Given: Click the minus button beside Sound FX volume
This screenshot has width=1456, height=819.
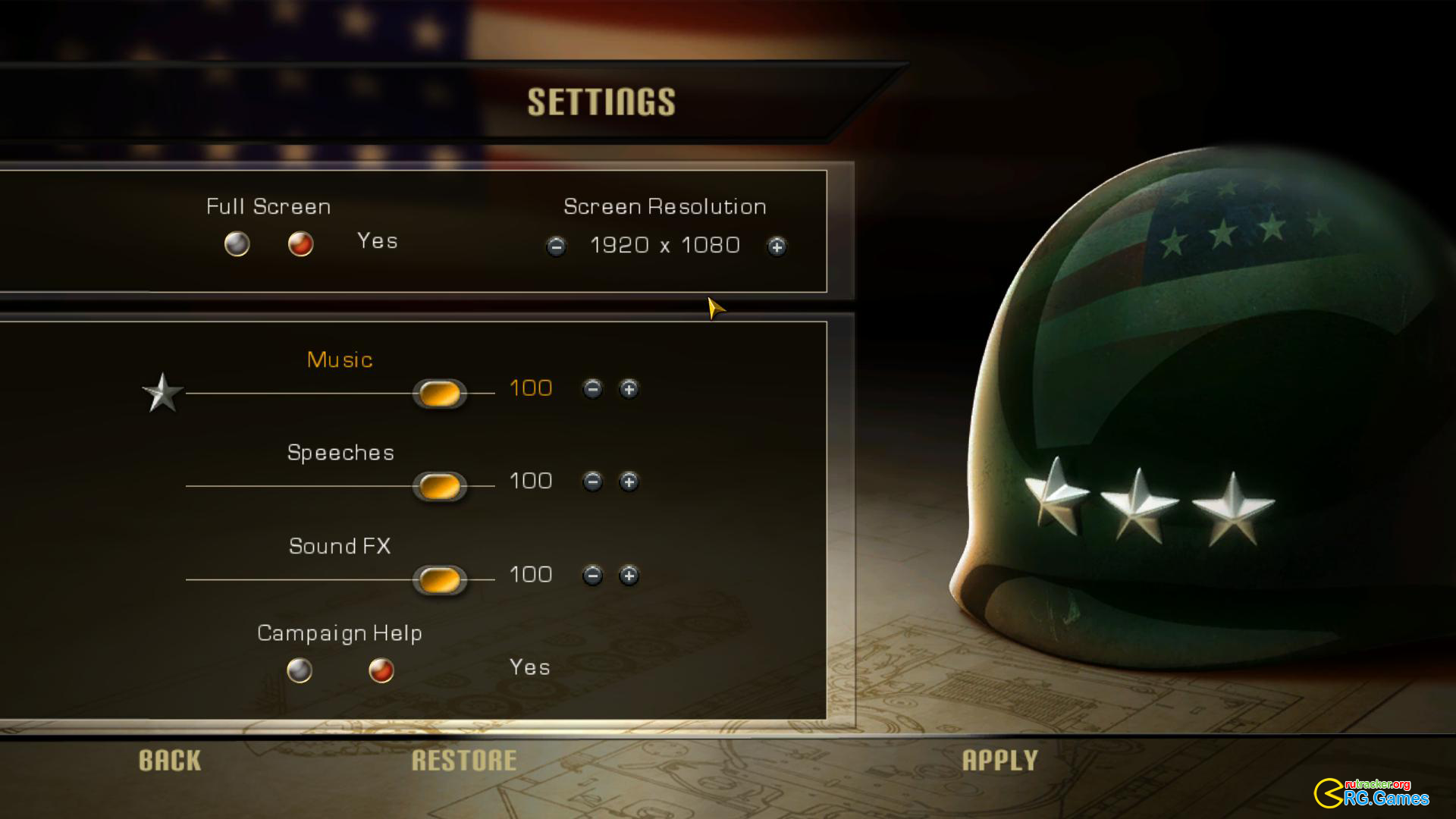Looking at the screenshot, I should click(x=592, y=576).
